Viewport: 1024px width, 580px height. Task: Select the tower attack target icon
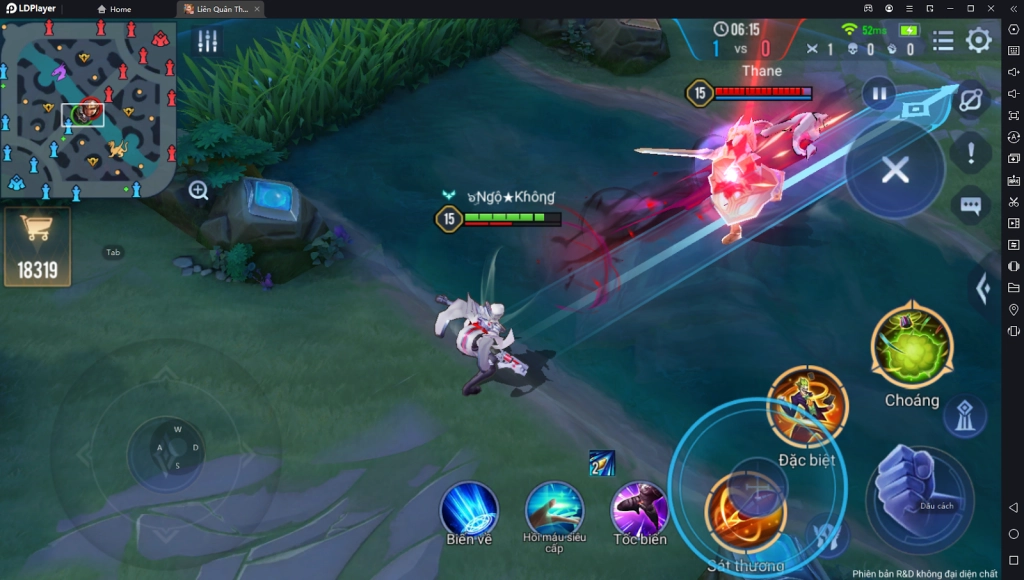(x=964, y=416)
